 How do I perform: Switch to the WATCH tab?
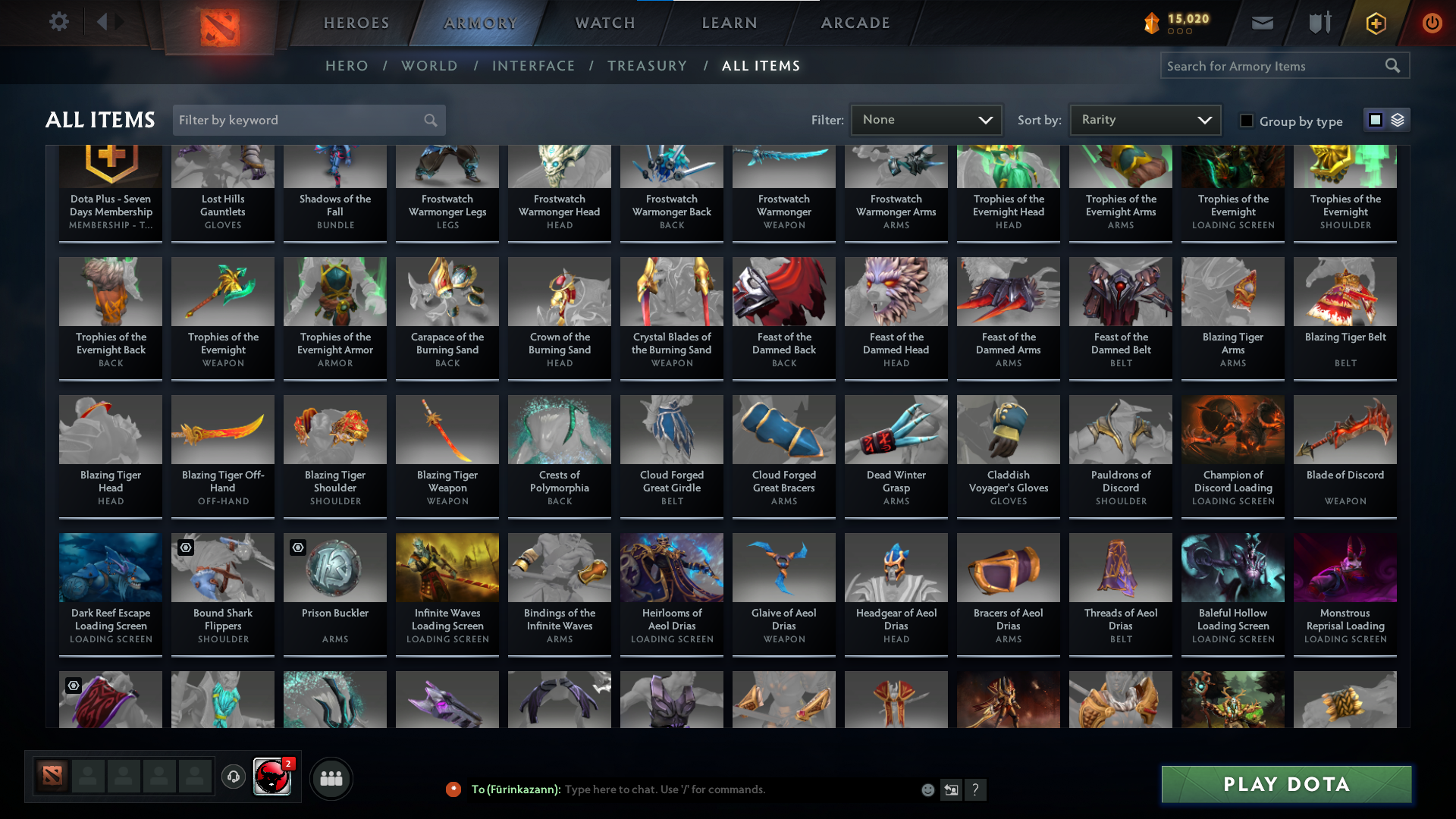click(604, 23)
